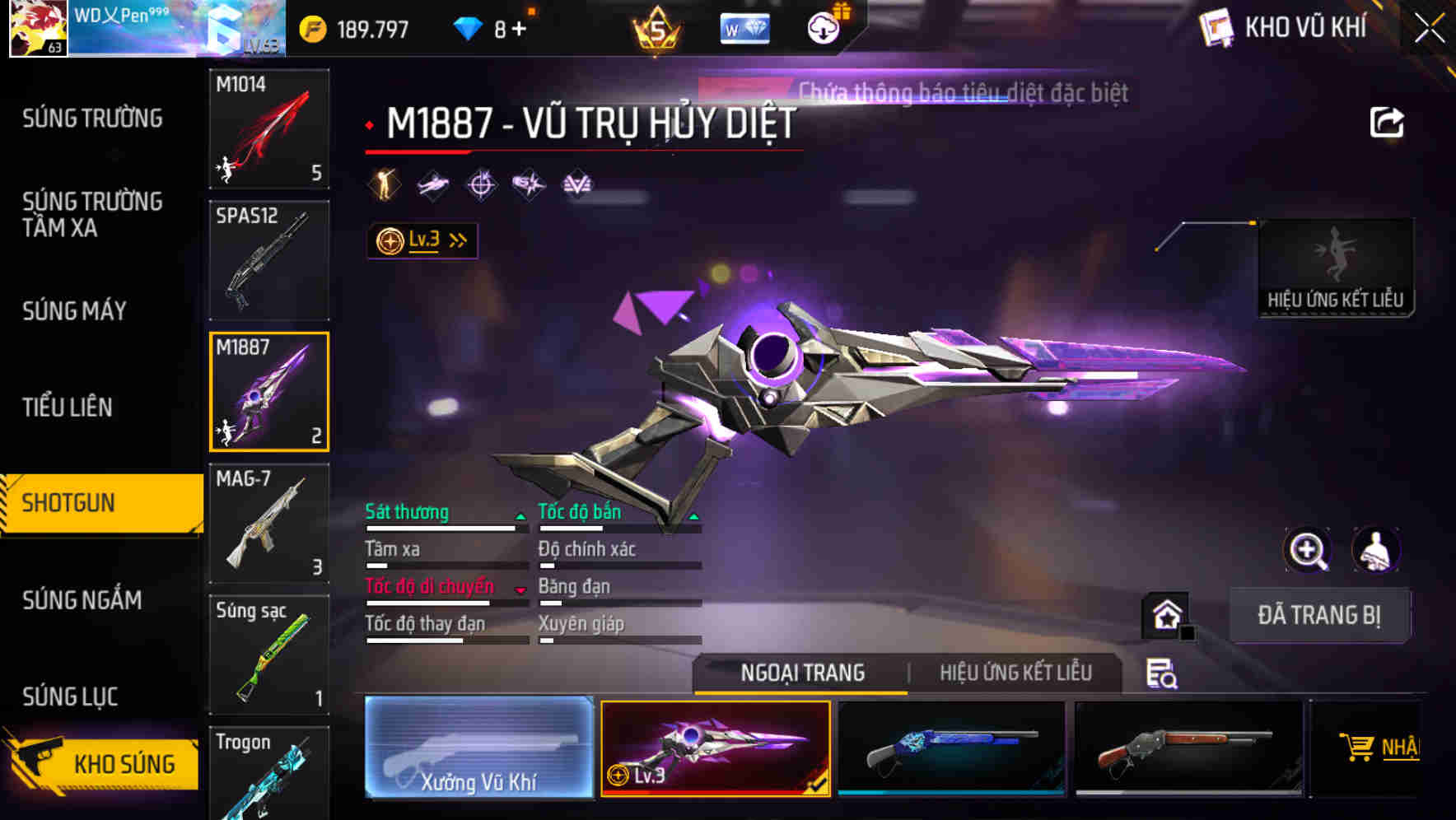The width and height of the screenshot is (1456, 820).
Task: Switch to the HIỆU ỨNG KẾT LIỄU tab
Action: tap(1015, 673)
